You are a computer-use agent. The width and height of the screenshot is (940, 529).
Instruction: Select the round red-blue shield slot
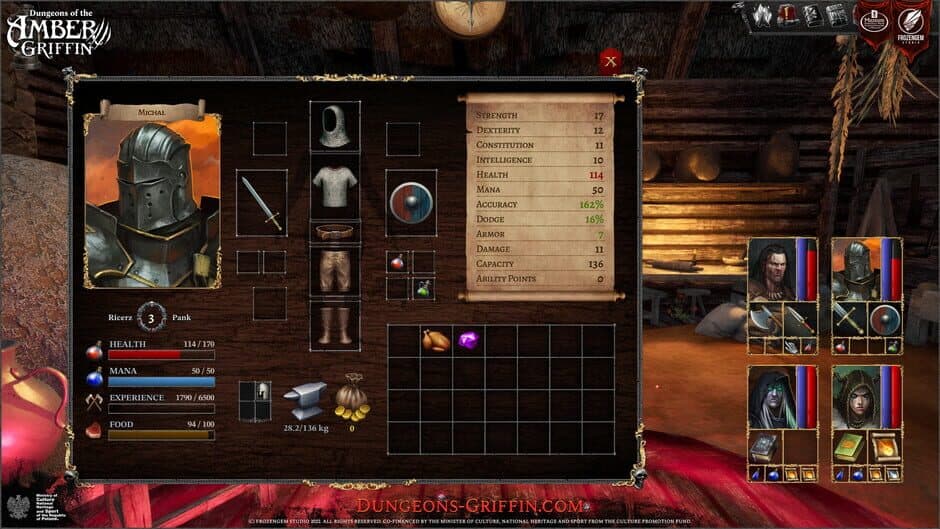point(411,202)
